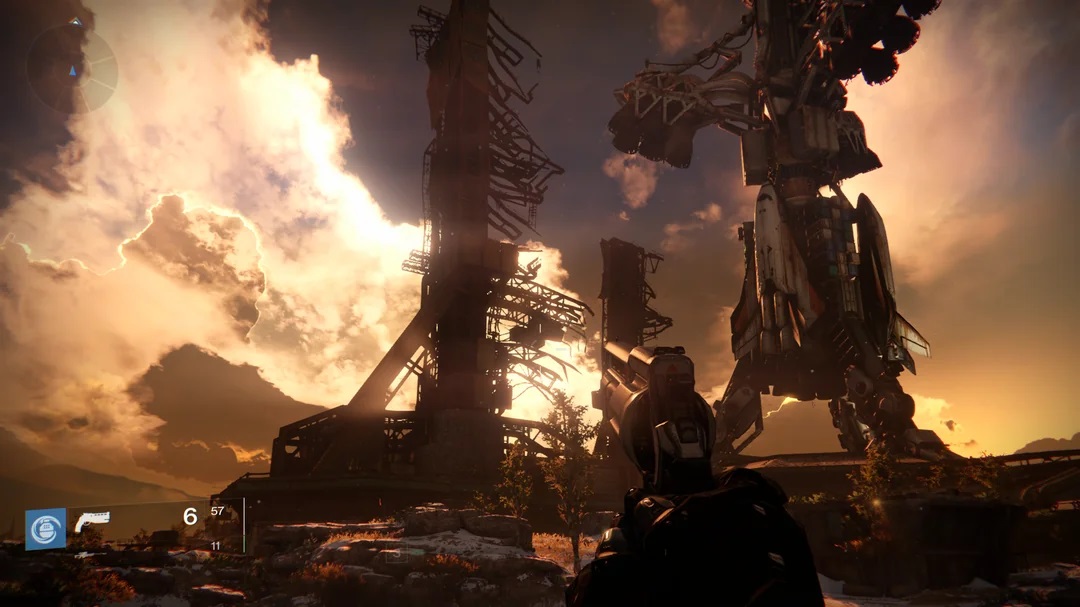Select the blue super ability icon

point(46,529)
